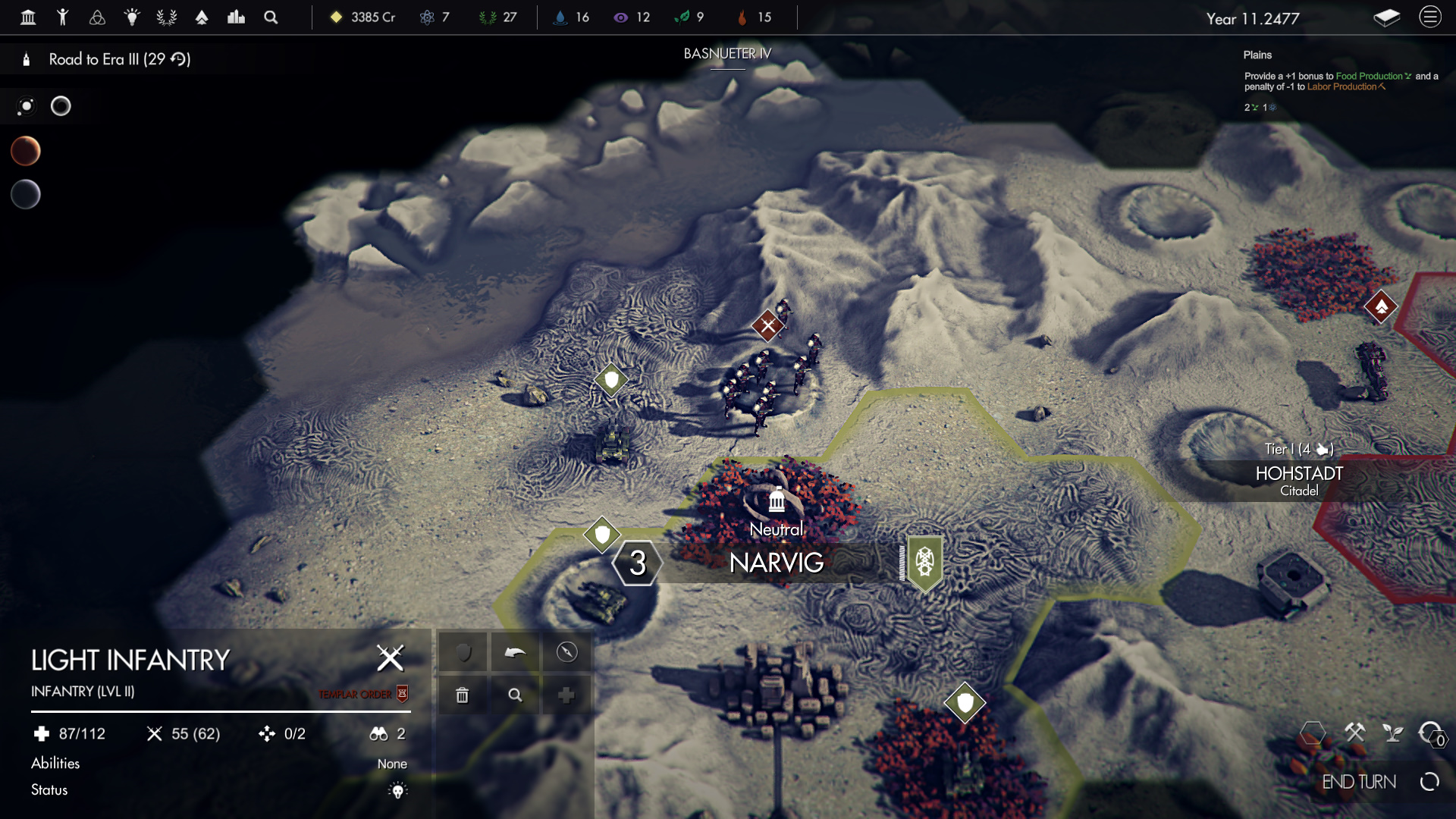Open the hamburger menu top right corner

click(1430, 17)
